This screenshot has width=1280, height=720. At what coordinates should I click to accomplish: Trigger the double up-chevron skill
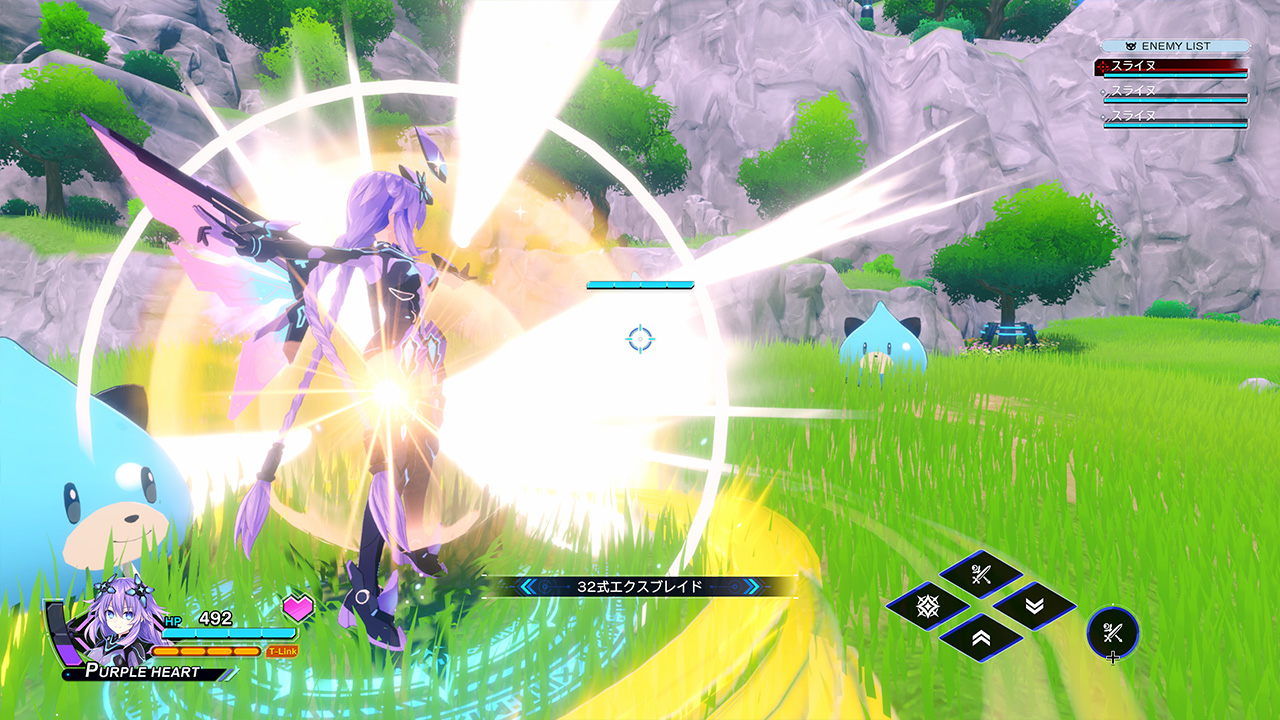[x=981, y=637]
